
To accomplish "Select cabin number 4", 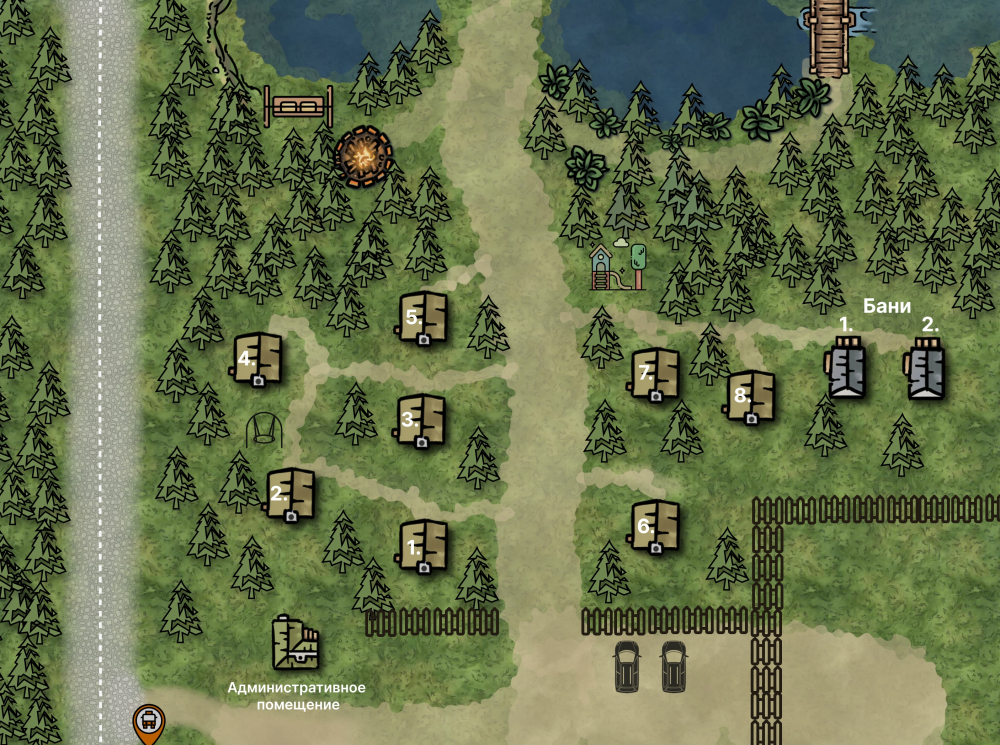I will click(x=259, y=358).
